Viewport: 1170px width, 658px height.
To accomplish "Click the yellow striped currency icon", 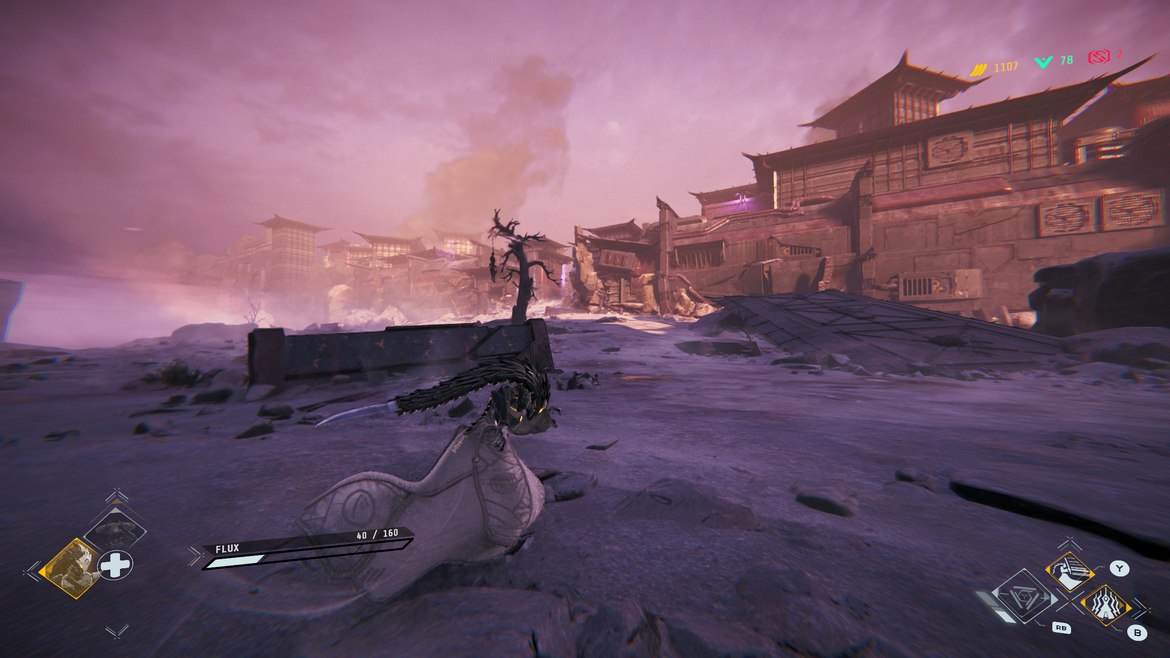I will tap(979, 67).
